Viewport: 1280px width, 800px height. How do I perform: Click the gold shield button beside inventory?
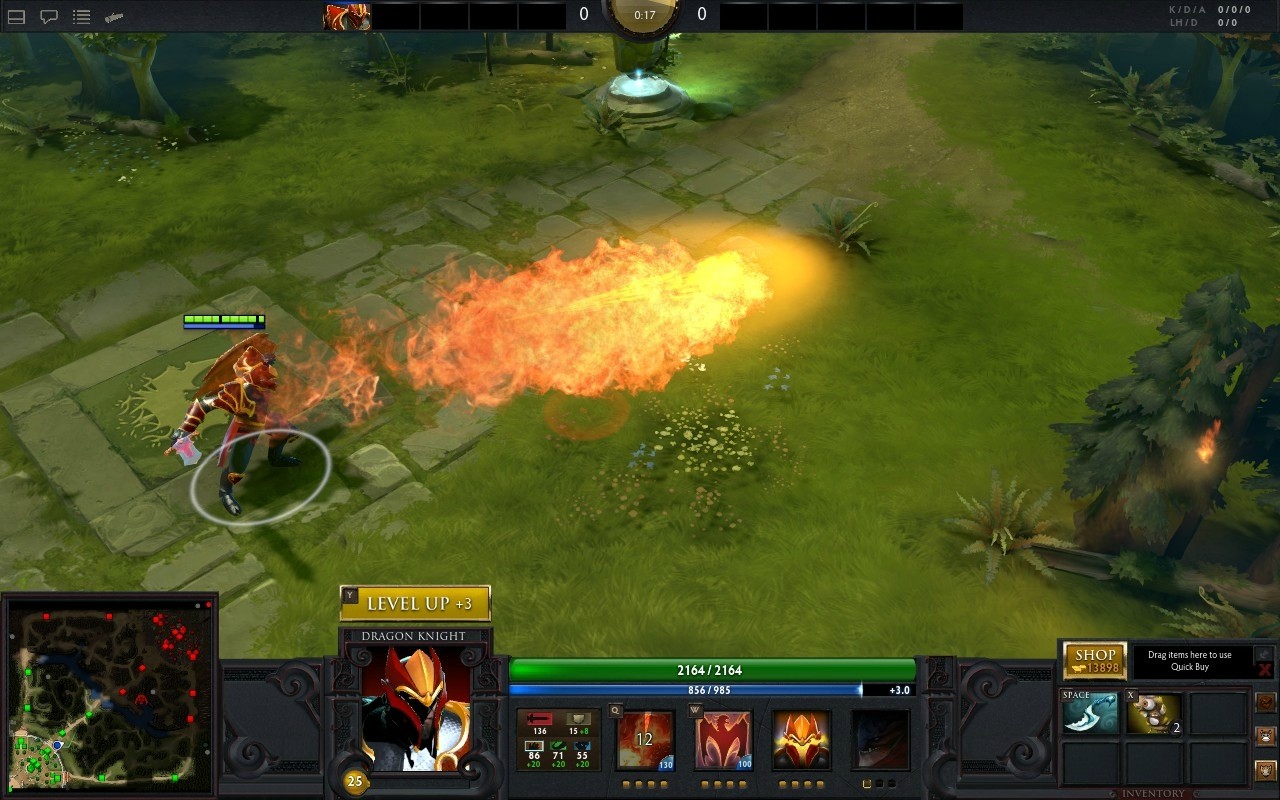[1265, 770]
